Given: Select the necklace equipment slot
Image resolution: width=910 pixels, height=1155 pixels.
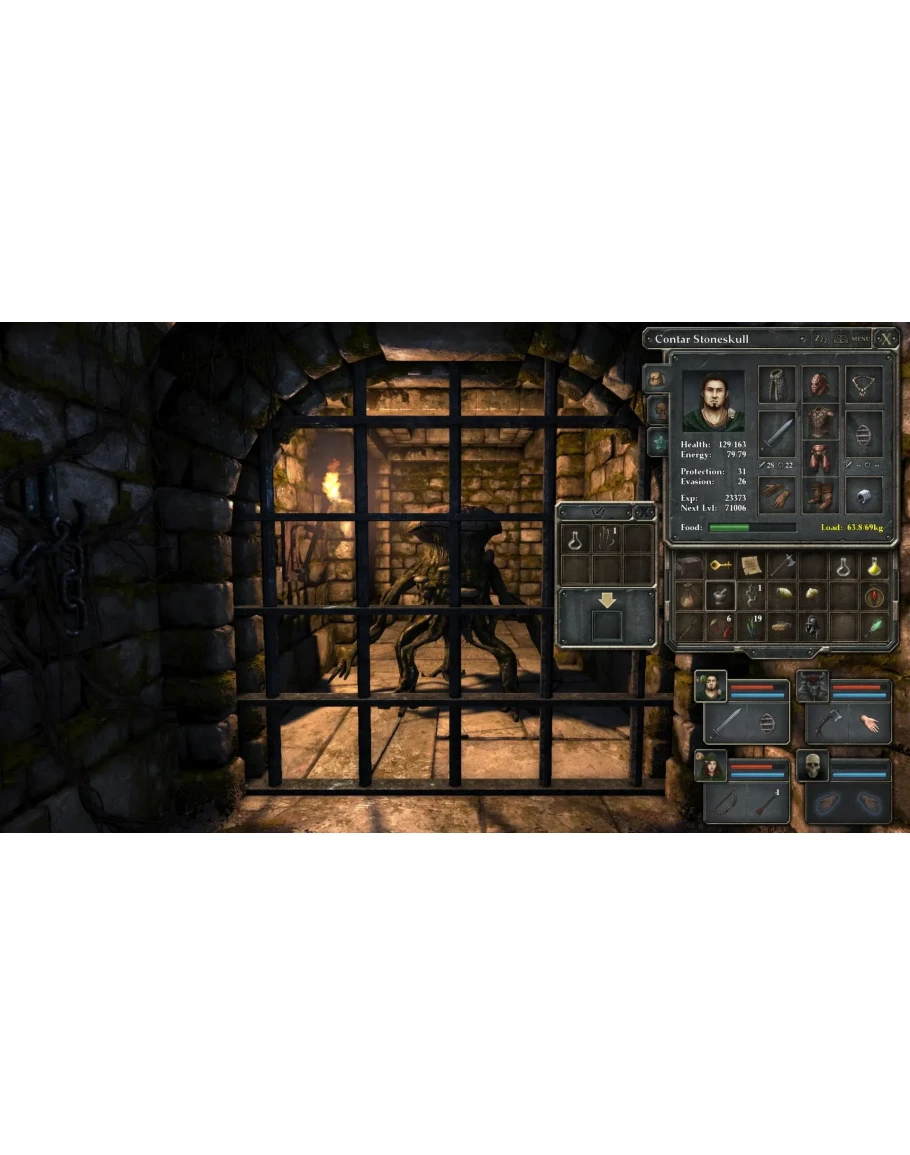Looking at the screenshot, I should click(x=864, y=384).
